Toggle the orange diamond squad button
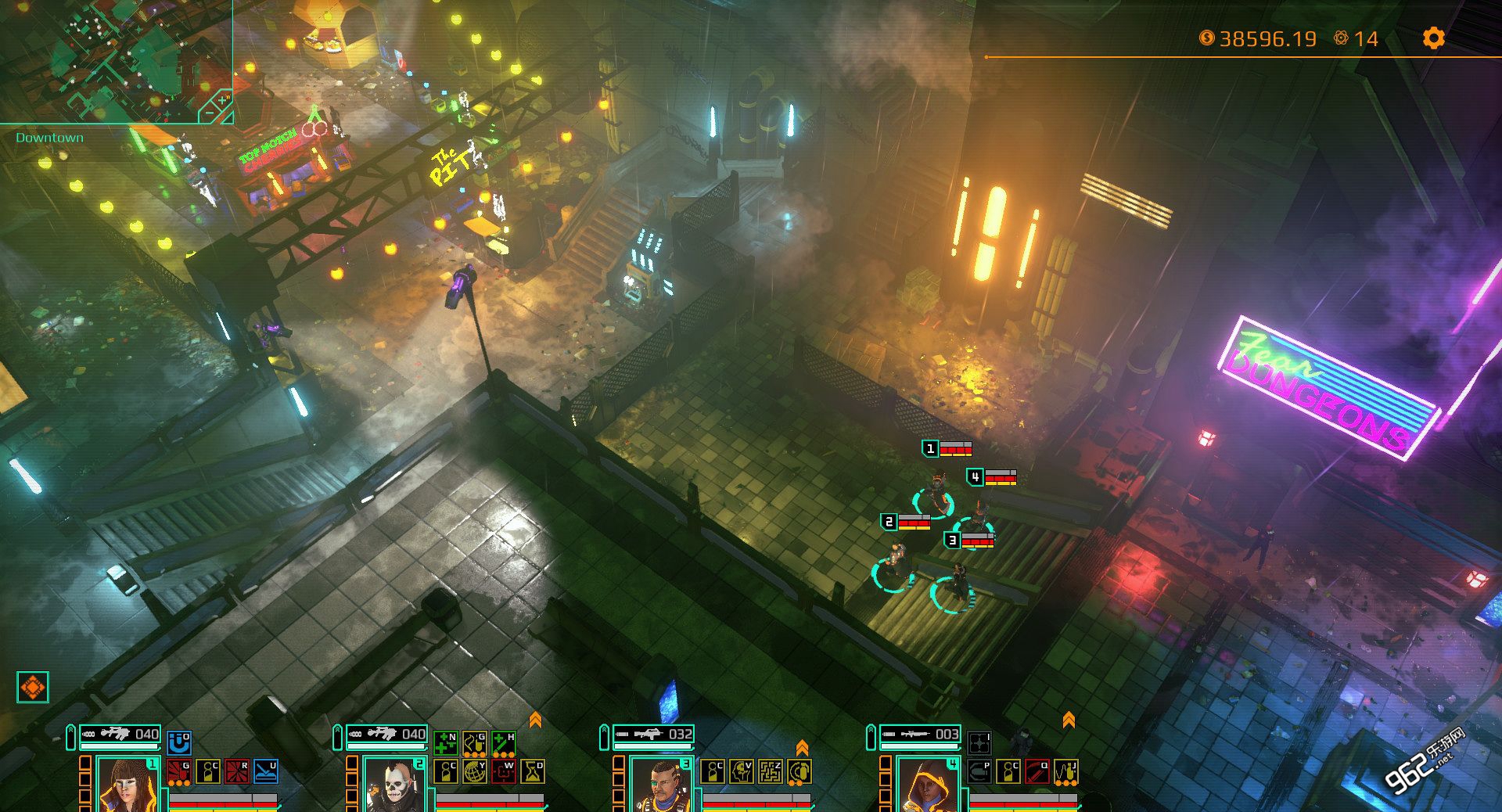Viewport: 1502px width, 812px height. click(x=33, y=688)
